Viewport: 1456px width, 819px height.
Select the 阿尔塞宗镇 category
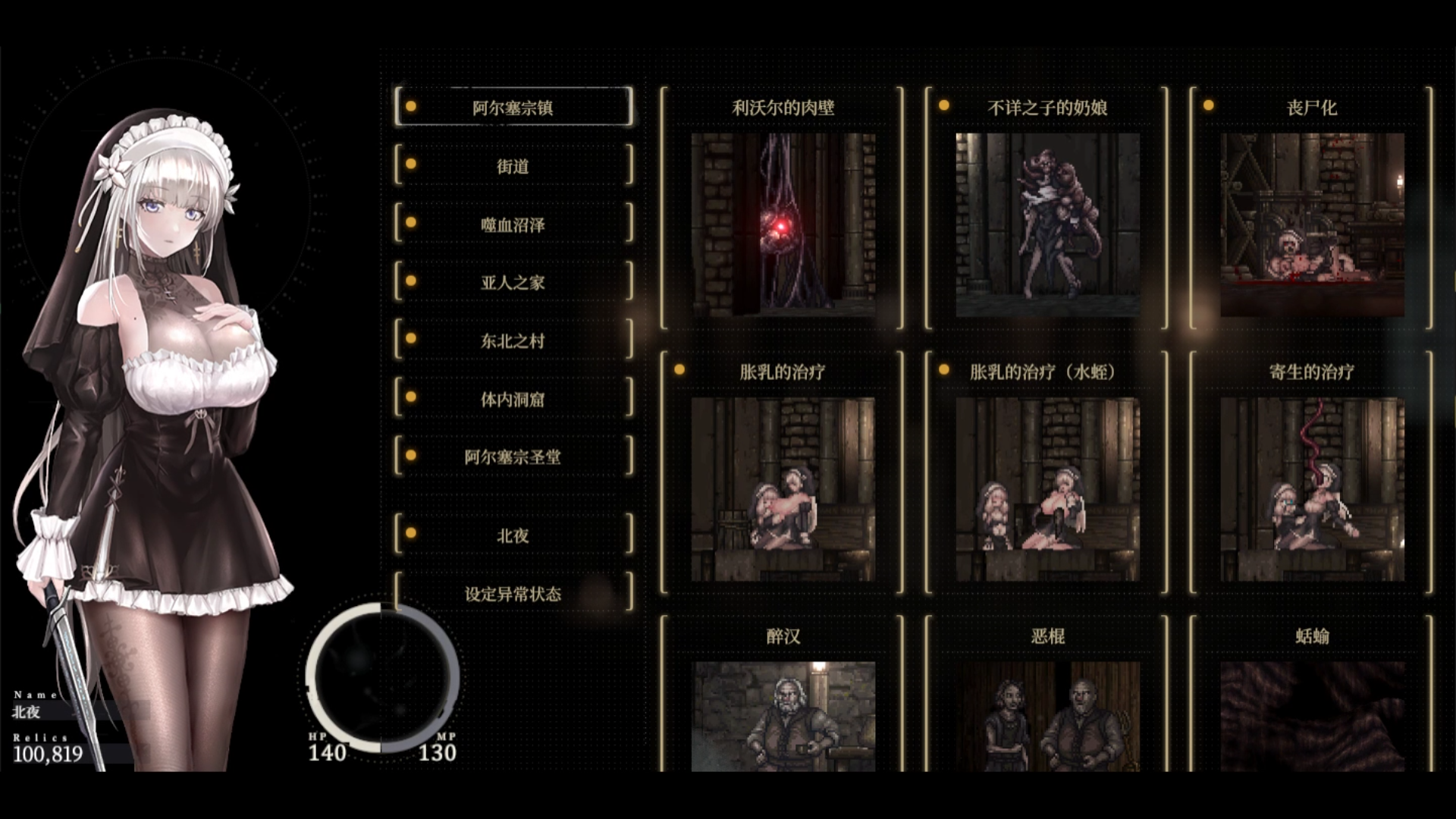[513, 107]
